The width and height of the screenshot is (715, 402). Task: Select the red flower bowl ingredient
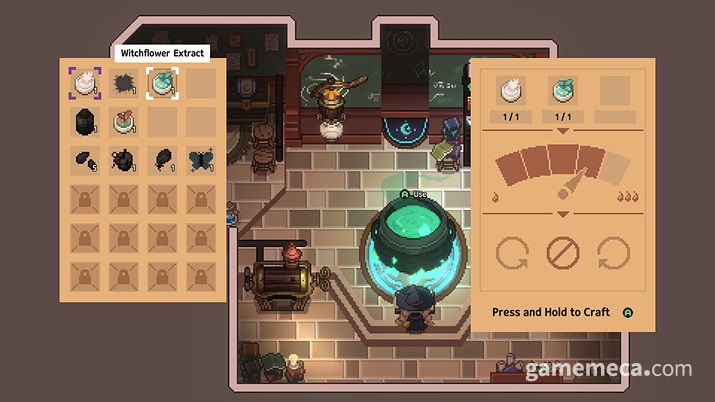coord(124,123)
